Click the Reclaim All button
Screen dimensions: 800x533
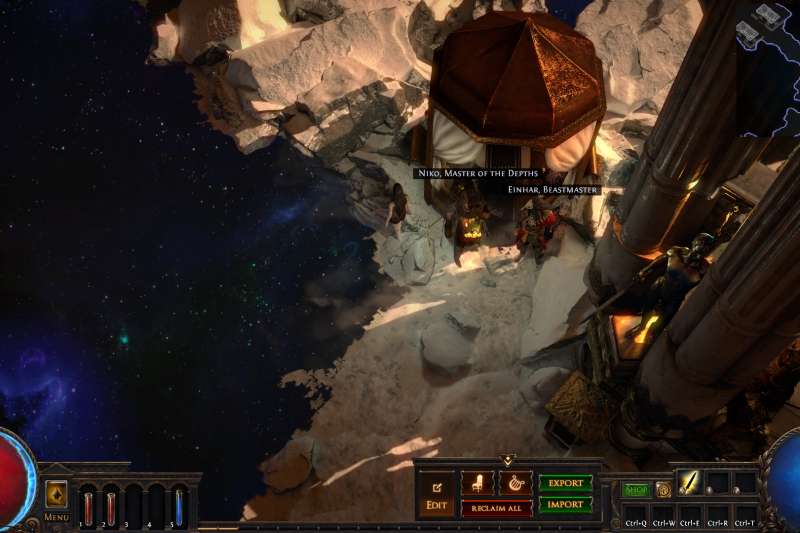(496, 508)
